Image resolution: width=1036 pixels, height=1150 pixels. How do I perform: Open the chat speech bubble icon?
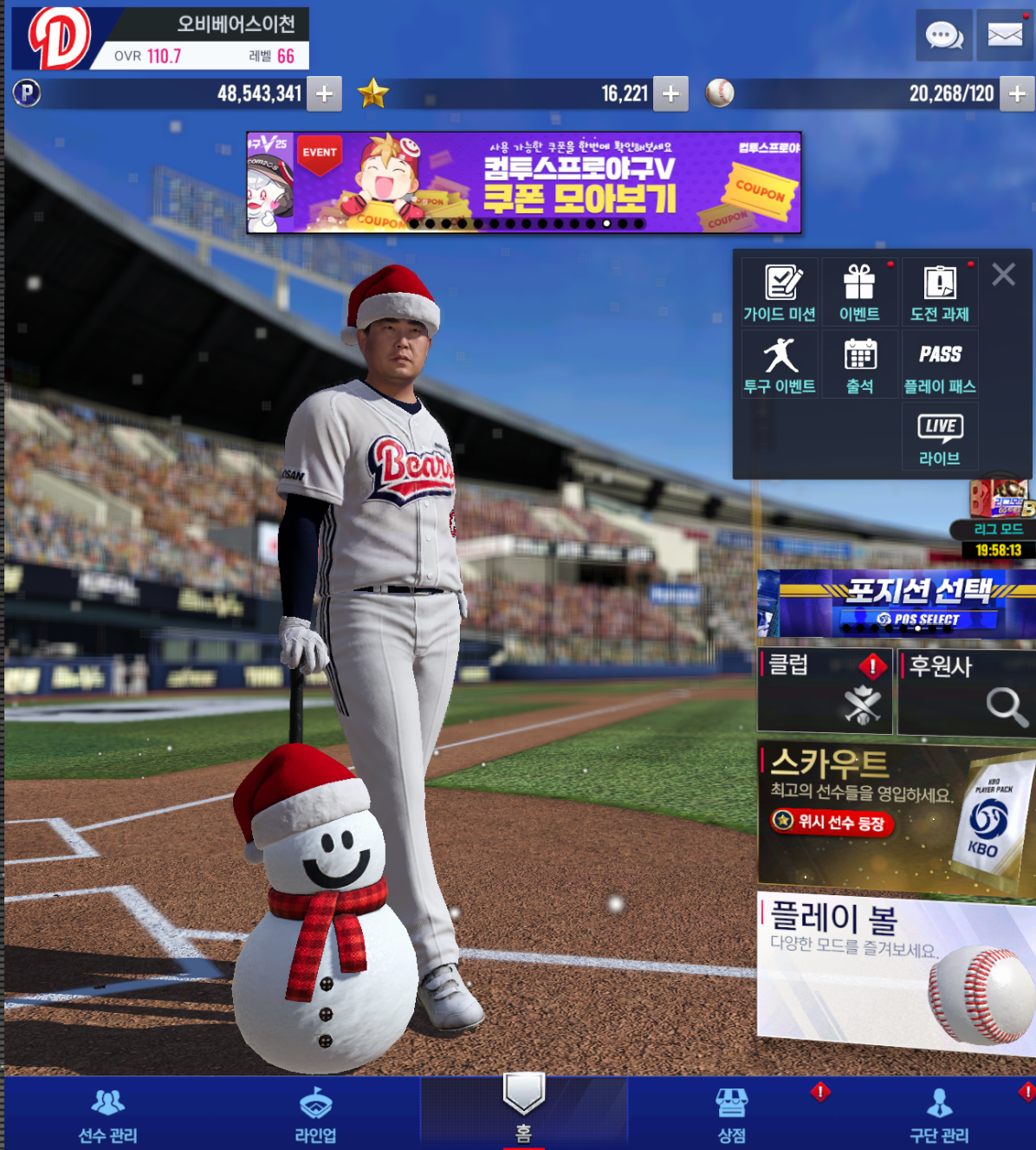943,36
